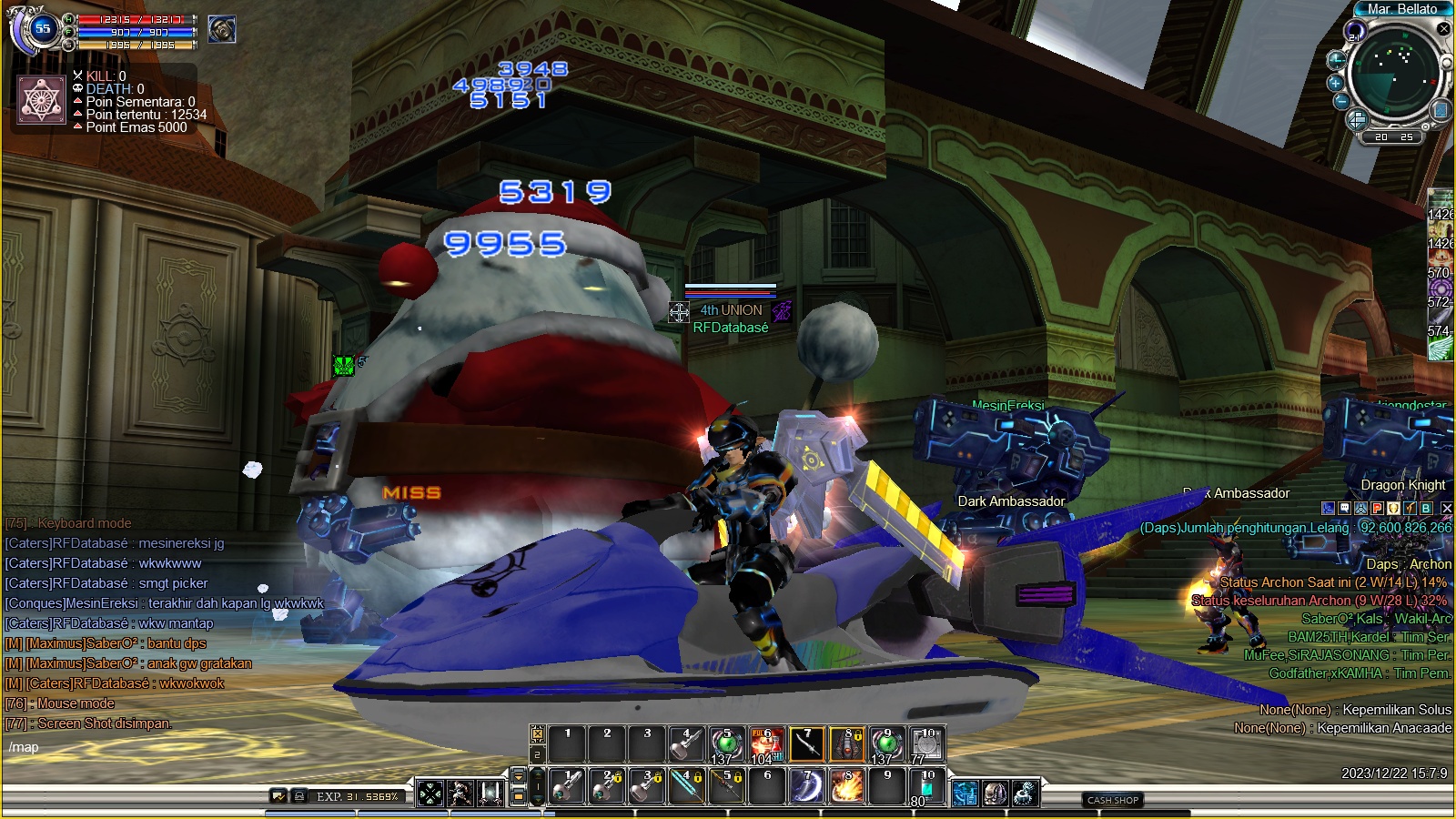Viewport: 1456px width, 819px height.
Task: Zoom in the minimap with plus button
Action: click(1336, 83)
